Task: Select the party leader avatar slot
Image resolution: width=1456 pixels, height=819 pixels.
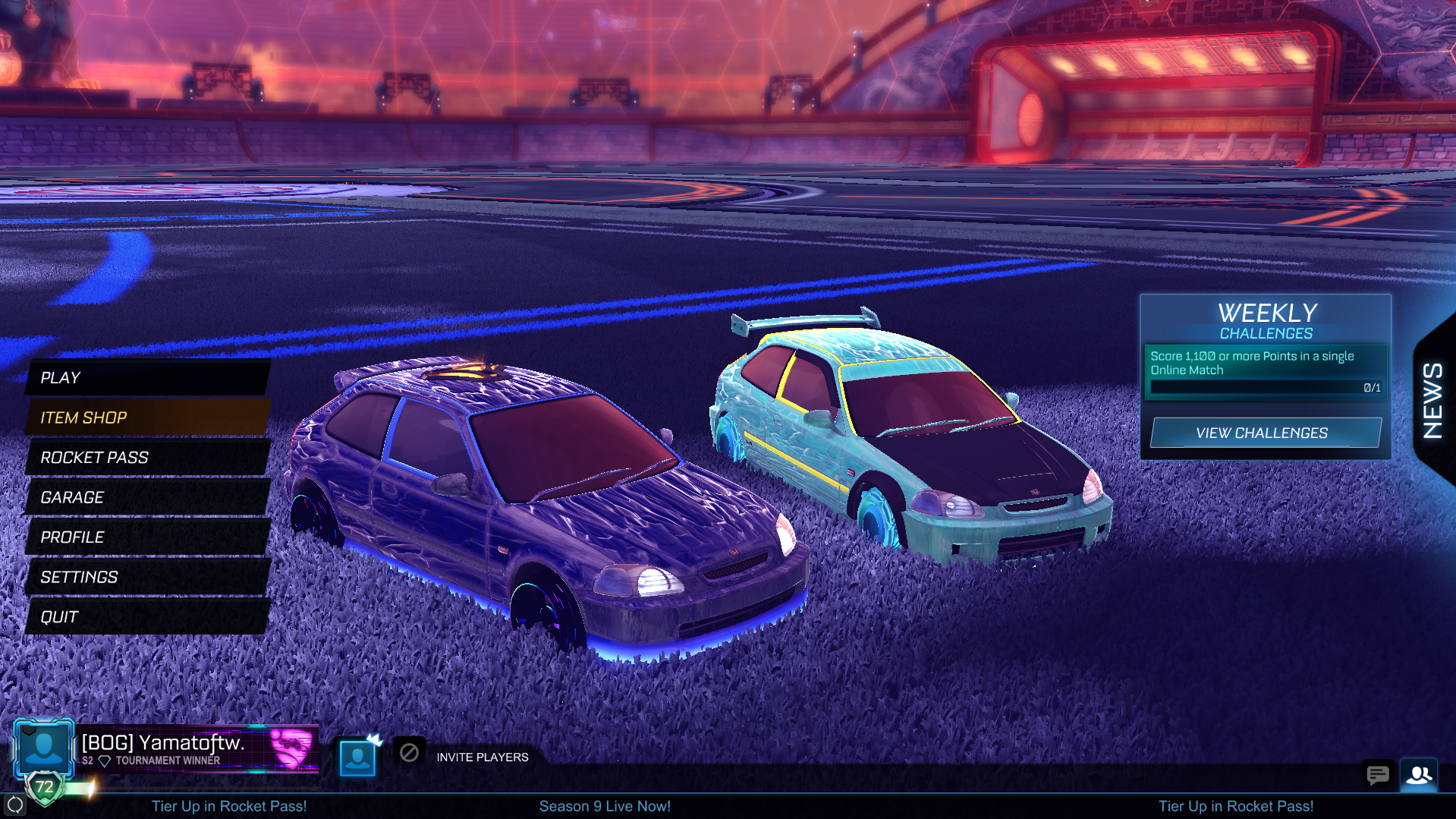Action: 357,757
